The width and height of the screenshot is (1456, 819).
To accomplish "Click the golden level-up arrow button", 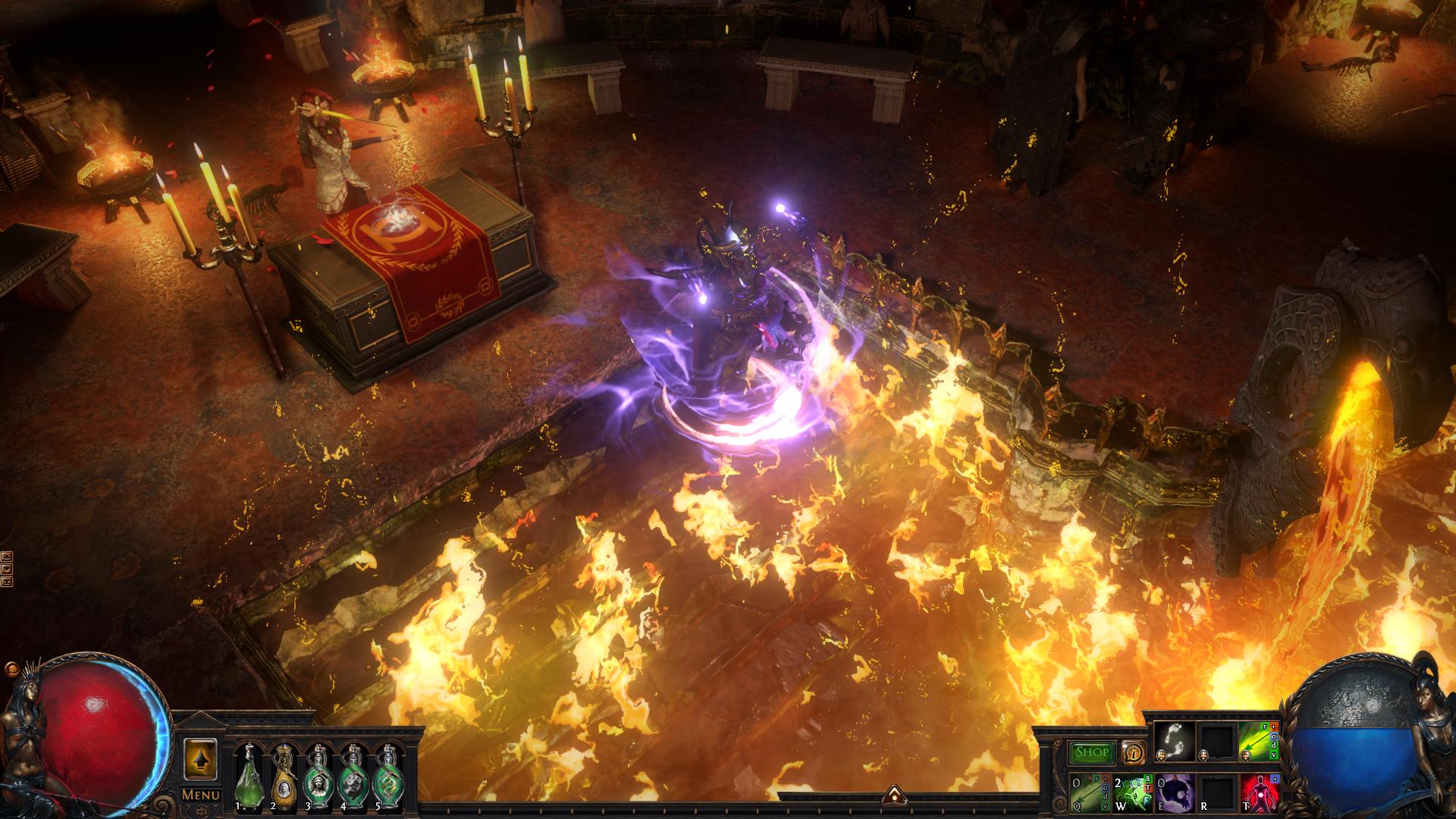I will (200, 759).
